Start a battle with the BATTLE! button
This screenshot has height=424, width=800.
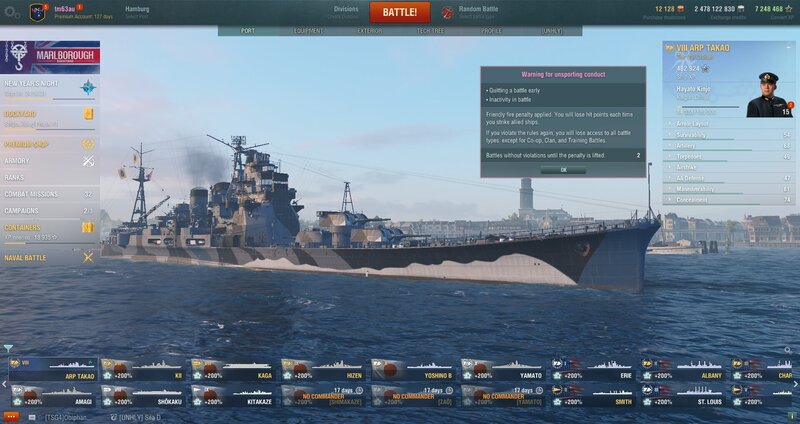point(400,13)
